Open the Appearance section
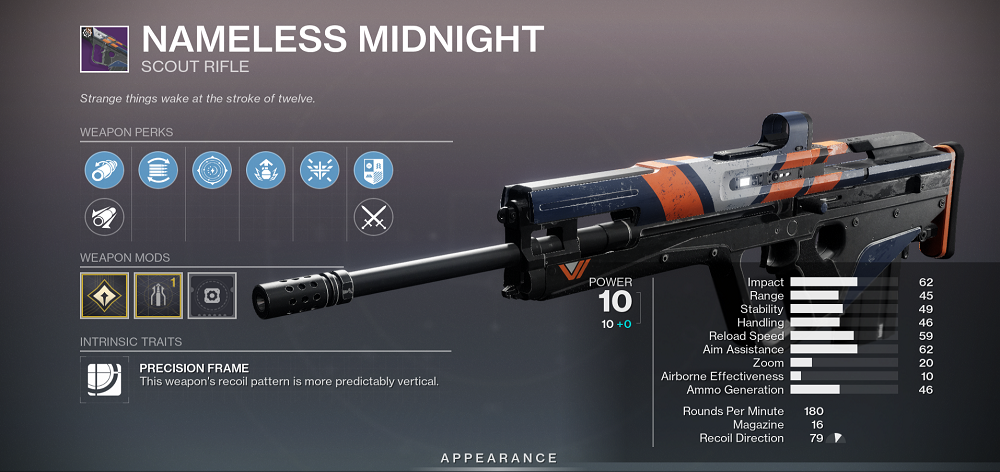The height and width of the screenshot is (472, 1000). coord(499,458)
